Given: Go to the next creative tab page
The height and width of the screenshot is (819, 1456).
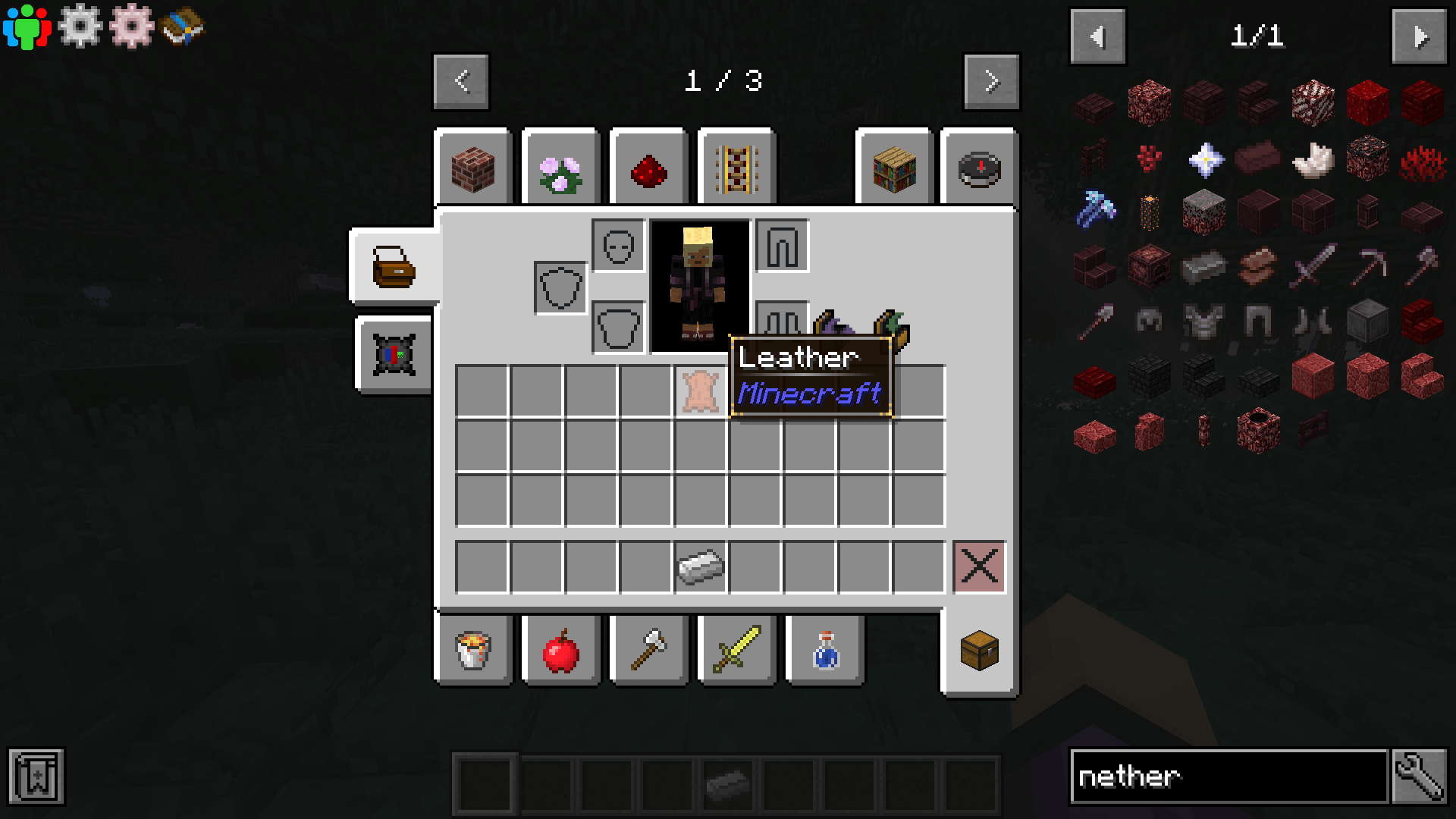Looking at the screenshot, I should coord(991,81).
